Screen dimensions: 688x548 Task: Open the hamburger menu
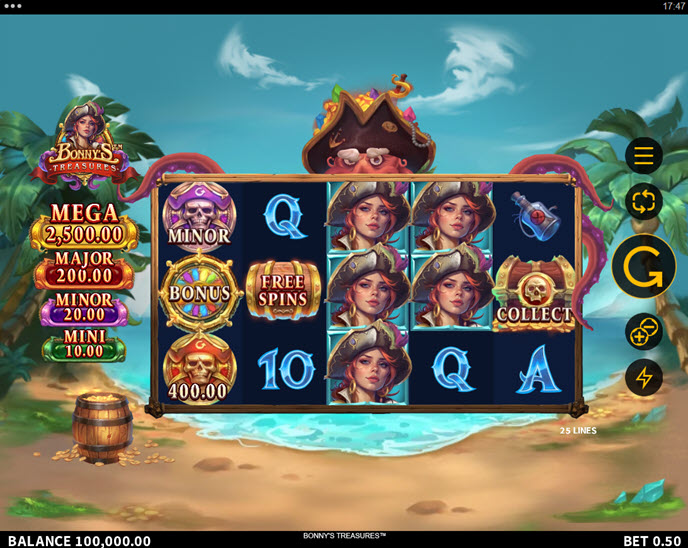(x=644, y=156)
